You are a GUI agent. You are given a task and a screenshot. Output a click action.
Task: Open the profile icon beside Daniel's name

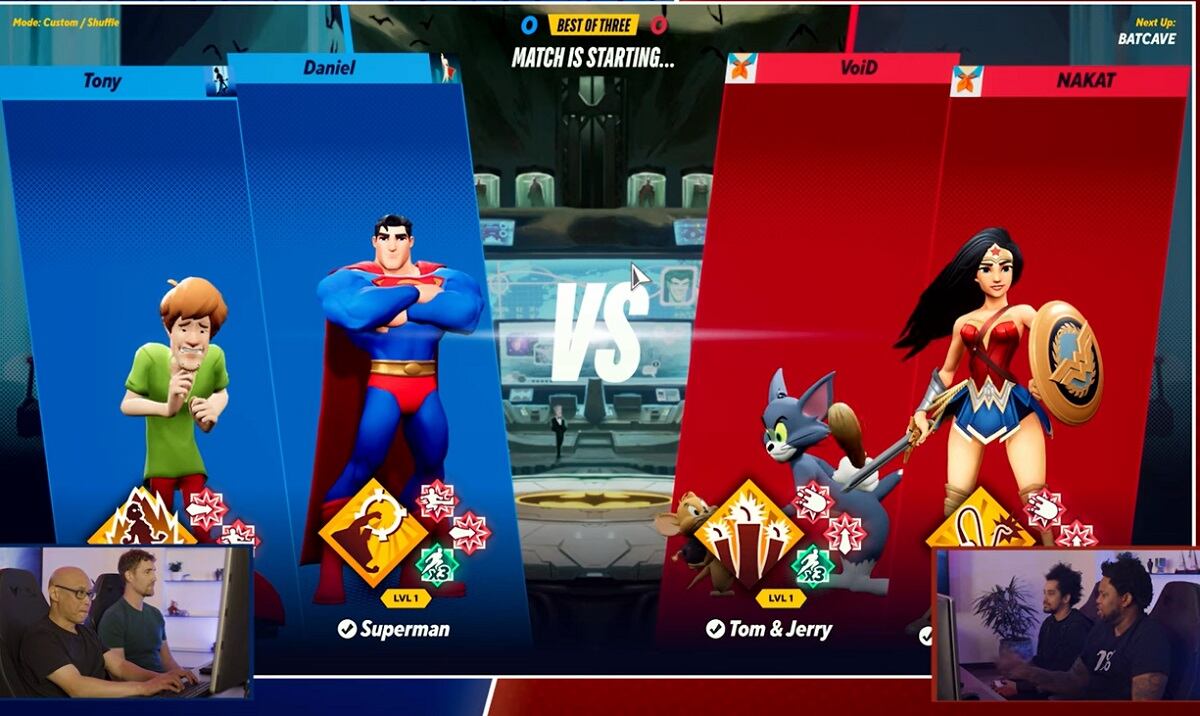coord(444,68)
